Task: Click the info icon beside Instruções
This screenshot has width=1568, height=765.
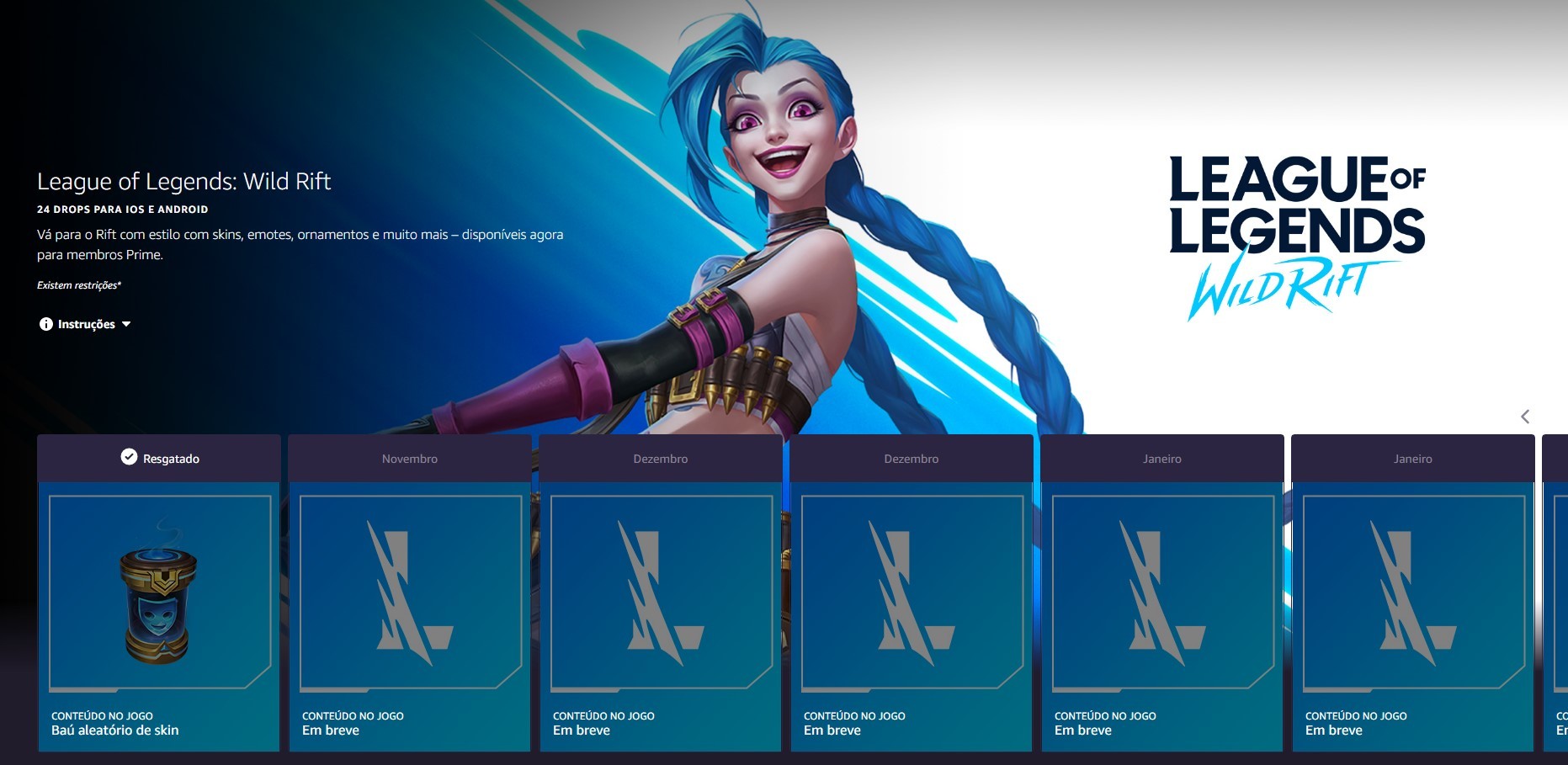Action: [x=45, y=323]
